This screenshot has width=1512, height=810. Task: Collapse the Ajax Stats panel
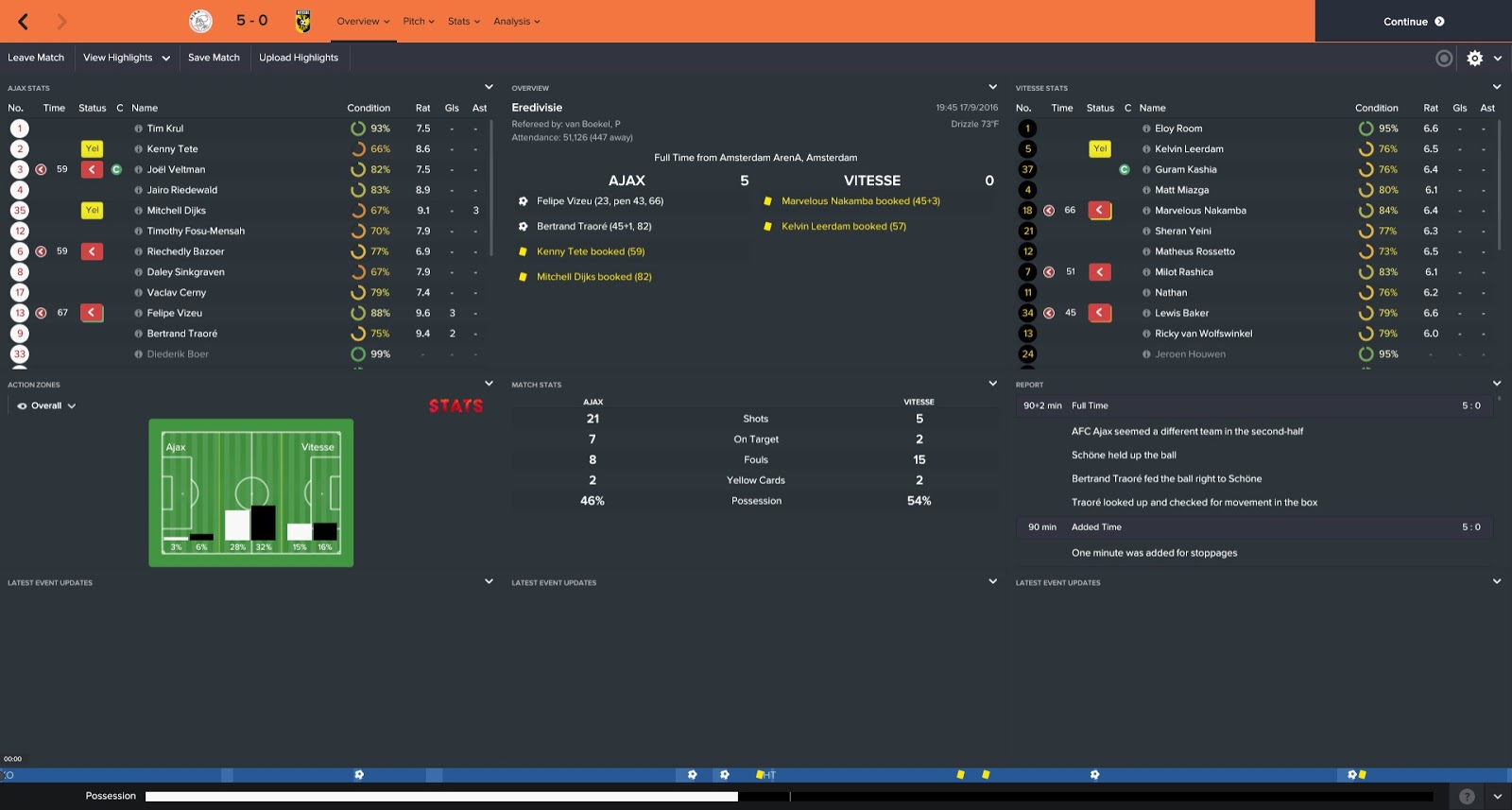(488, 87)
